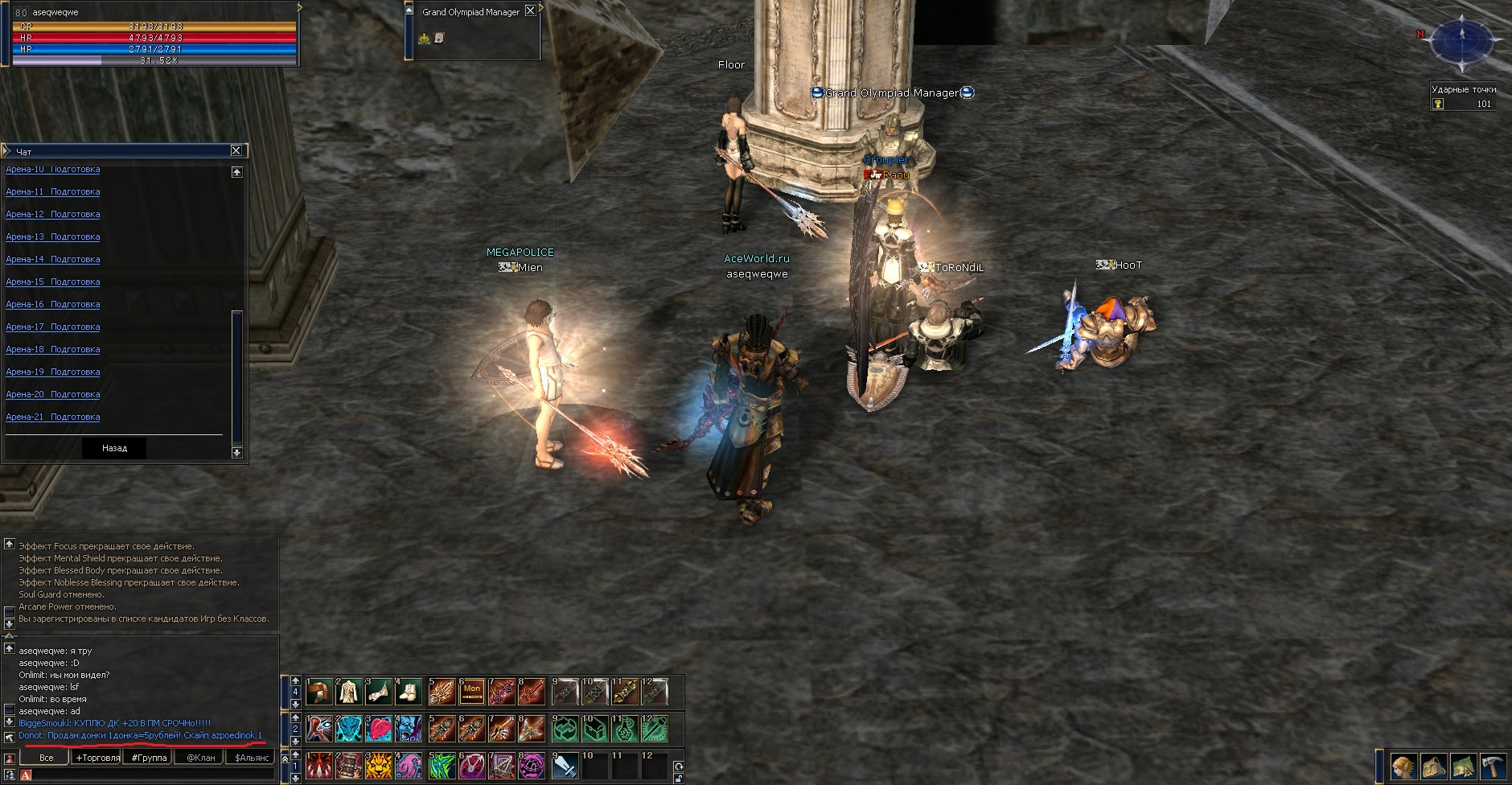Open the #Группа chat tab

click(x=150, y=758)
